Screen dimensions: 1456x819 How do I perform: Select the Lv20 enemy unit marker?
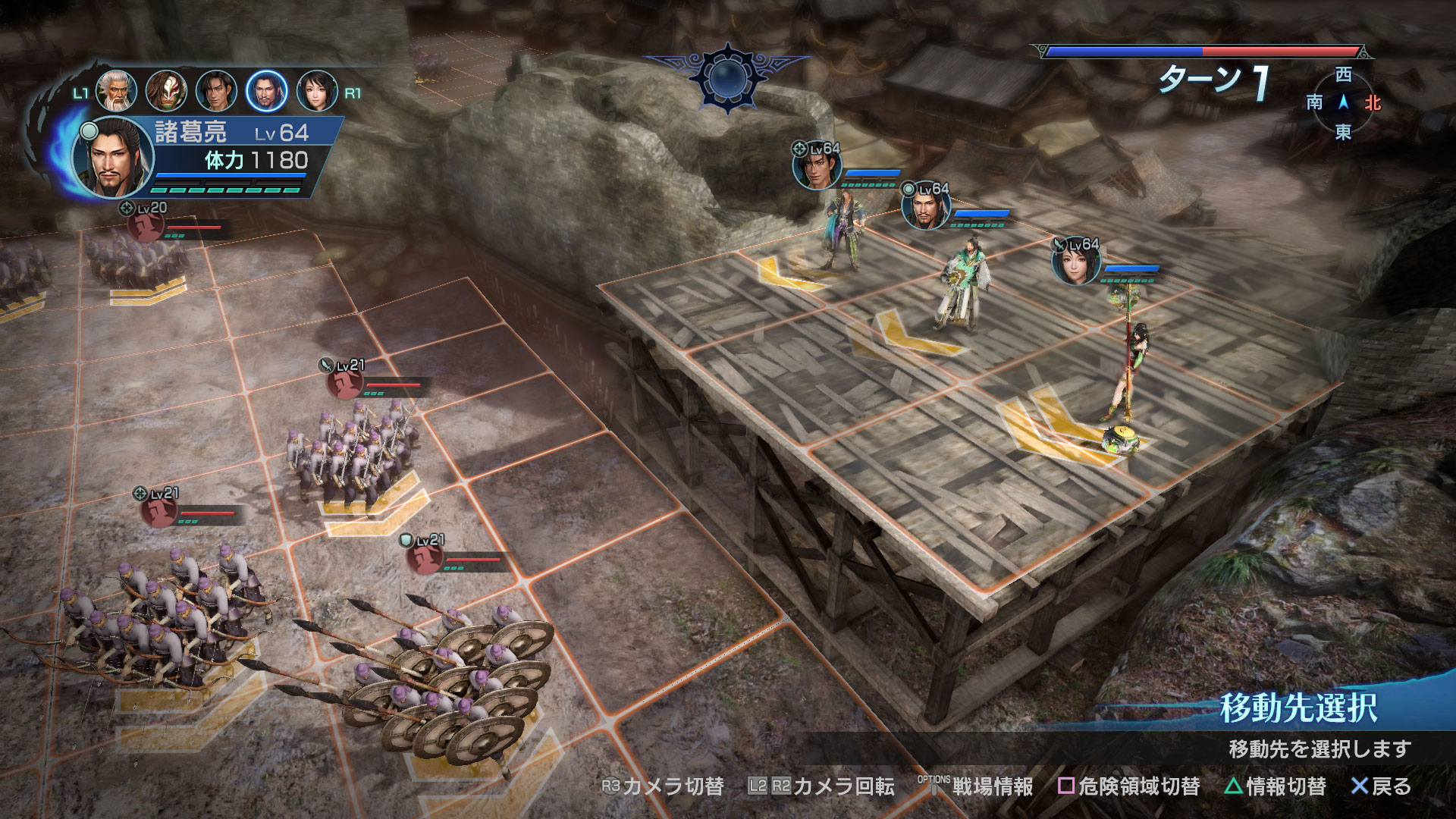[x=146, y=225]
